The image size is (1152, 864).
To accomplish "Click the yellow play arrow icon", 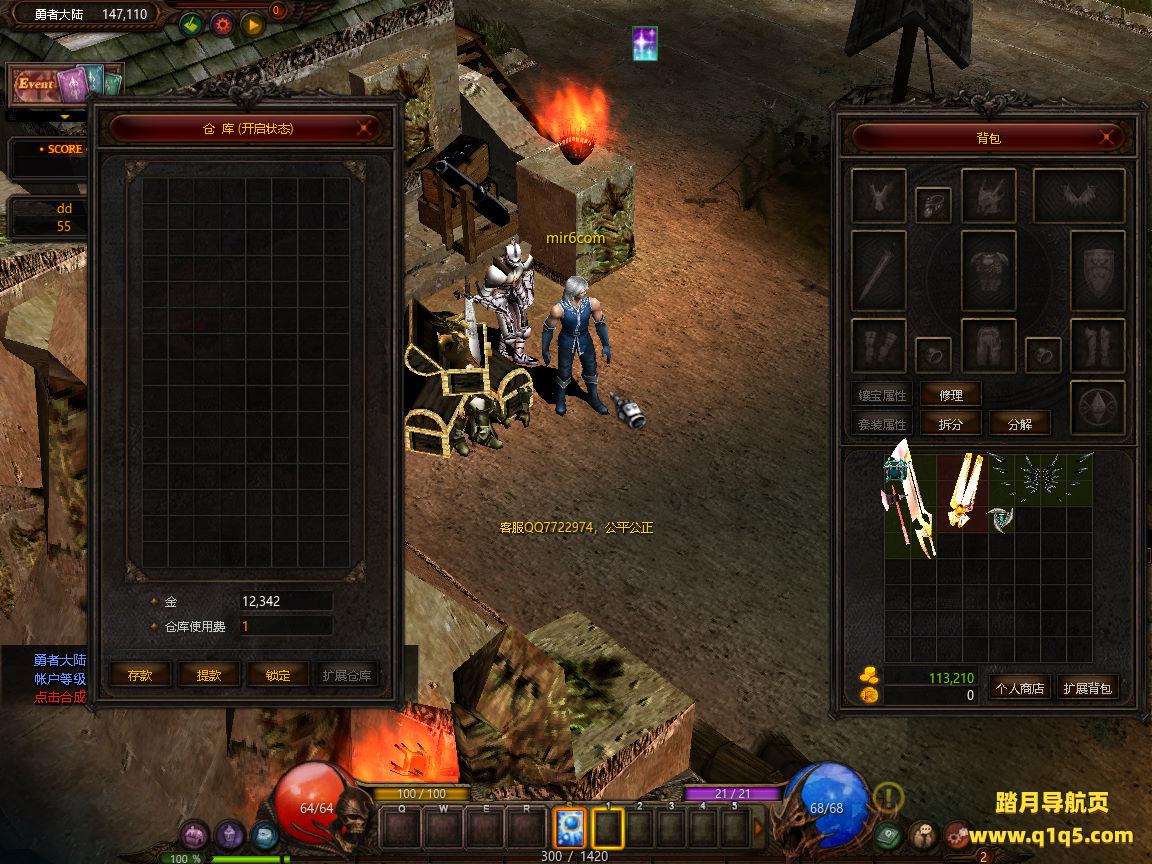I will tap(252, 25).
